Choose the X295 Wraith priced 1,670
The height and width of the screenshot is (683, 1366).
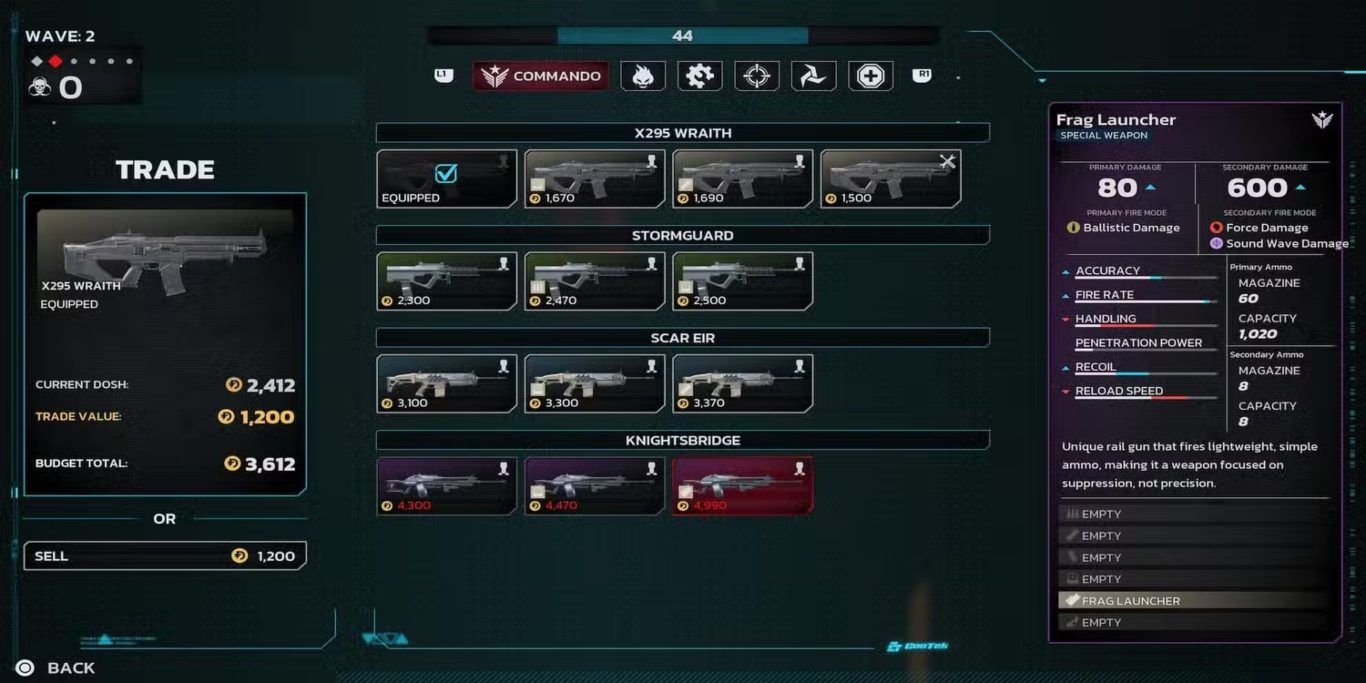pos(595,179)
